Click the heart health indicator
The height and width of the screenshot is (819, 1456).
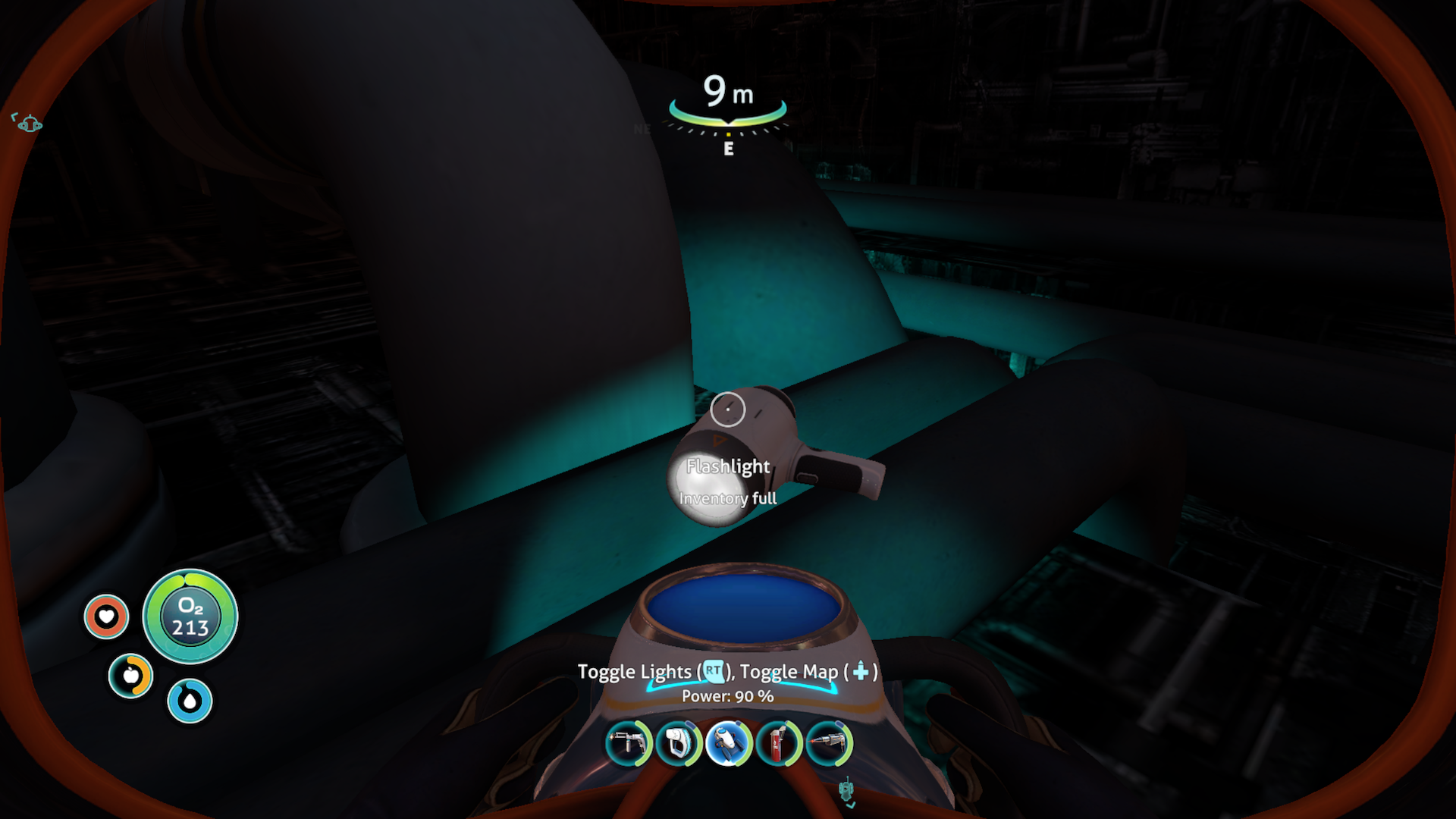click(105, 617)
